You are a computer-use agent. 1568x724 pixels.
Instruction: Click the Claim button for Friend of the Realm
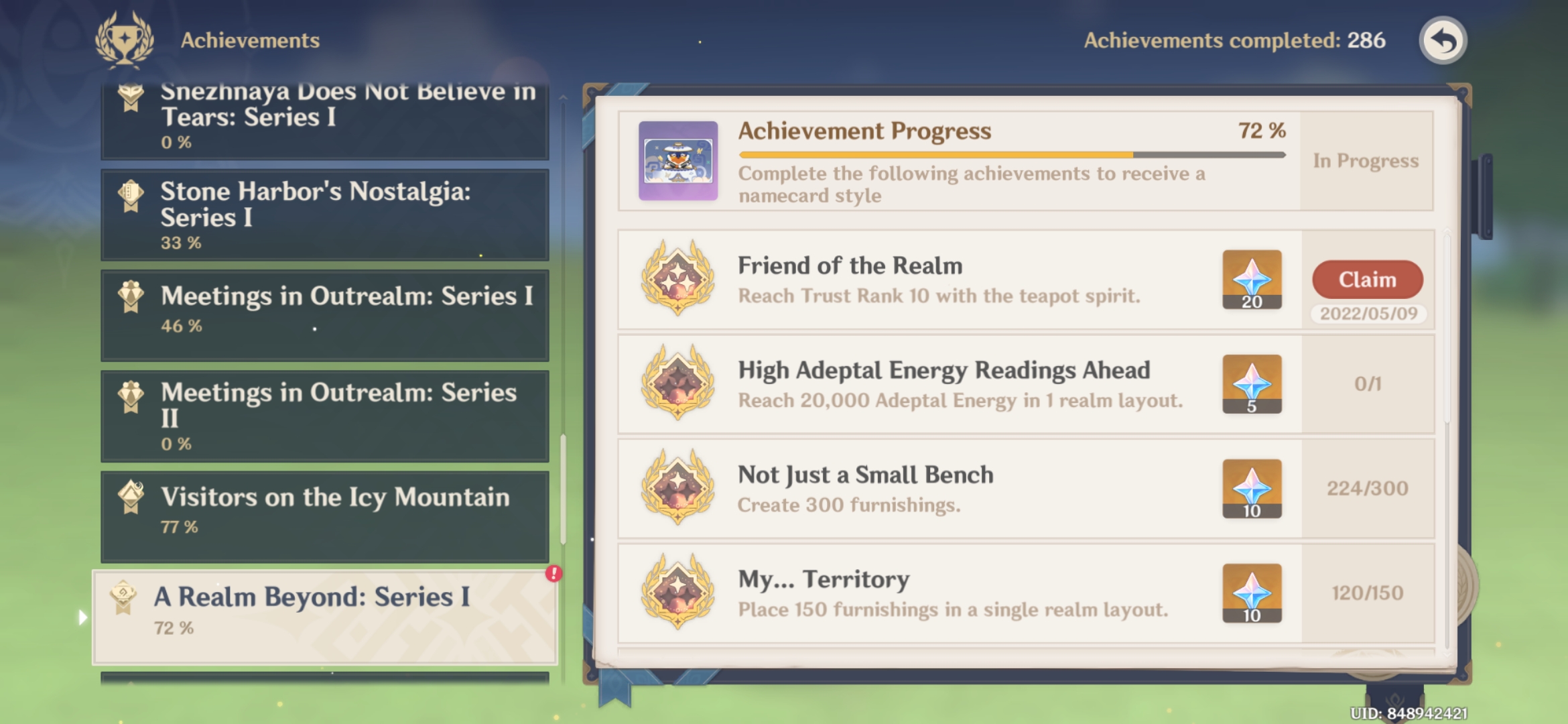point(1366,280)
